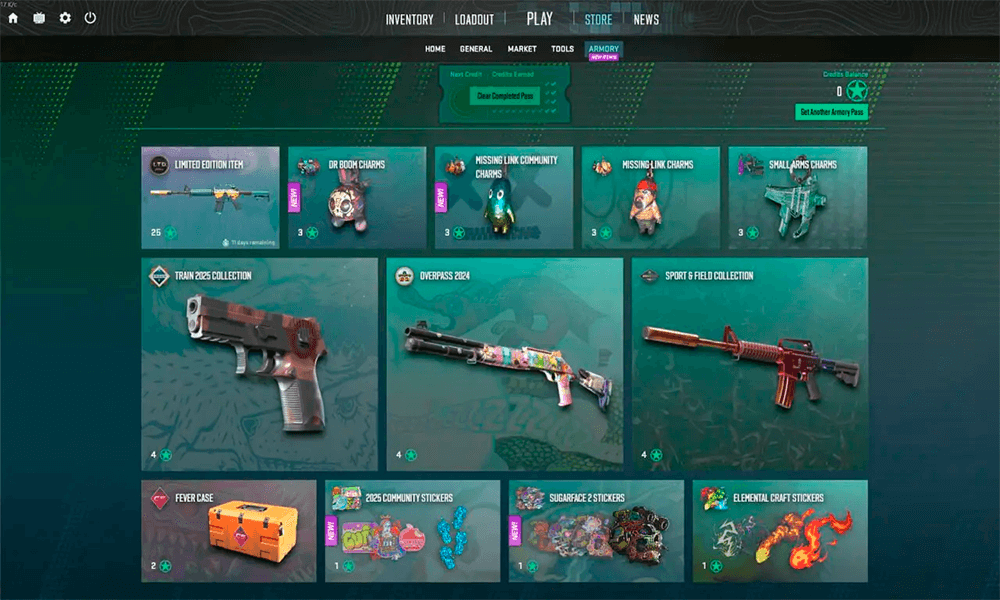Open the News section
This screenshot has width=1000, height=600.
point(646,20)
